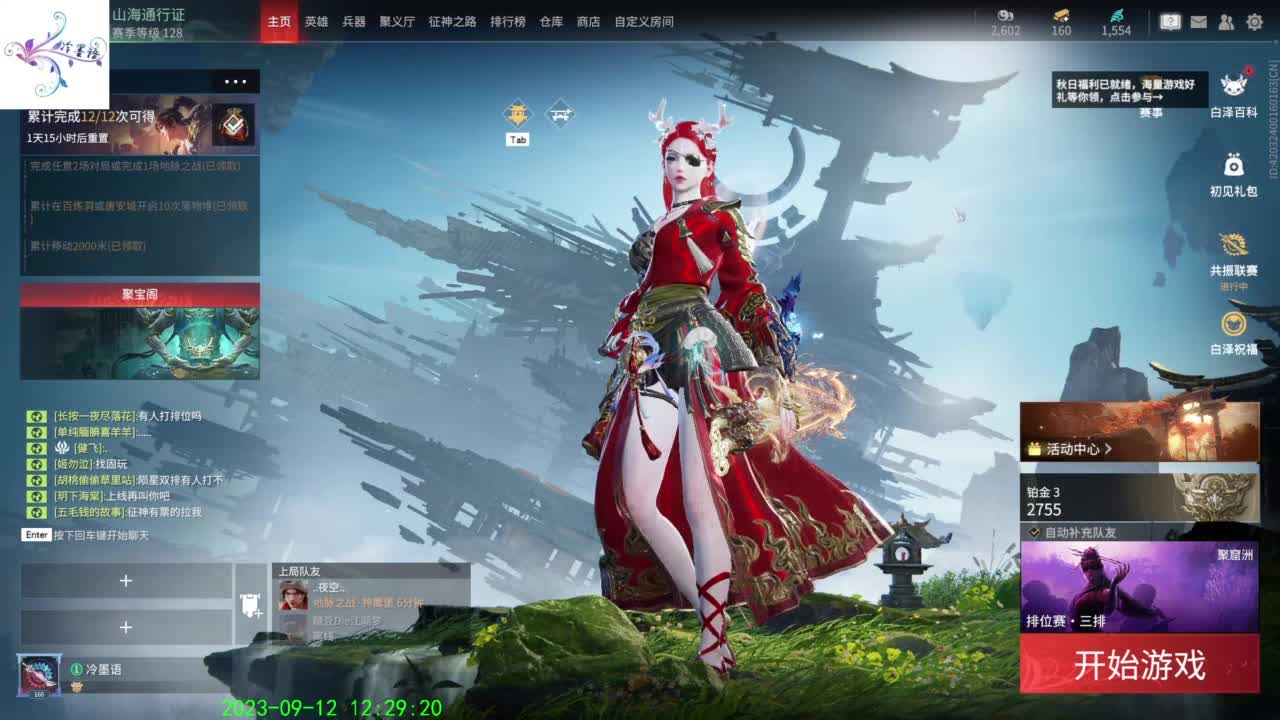Claim the 初见礼包 gift pack
The height and width of the screenshot is (720, 1280).
click(x=1232, y=170)
